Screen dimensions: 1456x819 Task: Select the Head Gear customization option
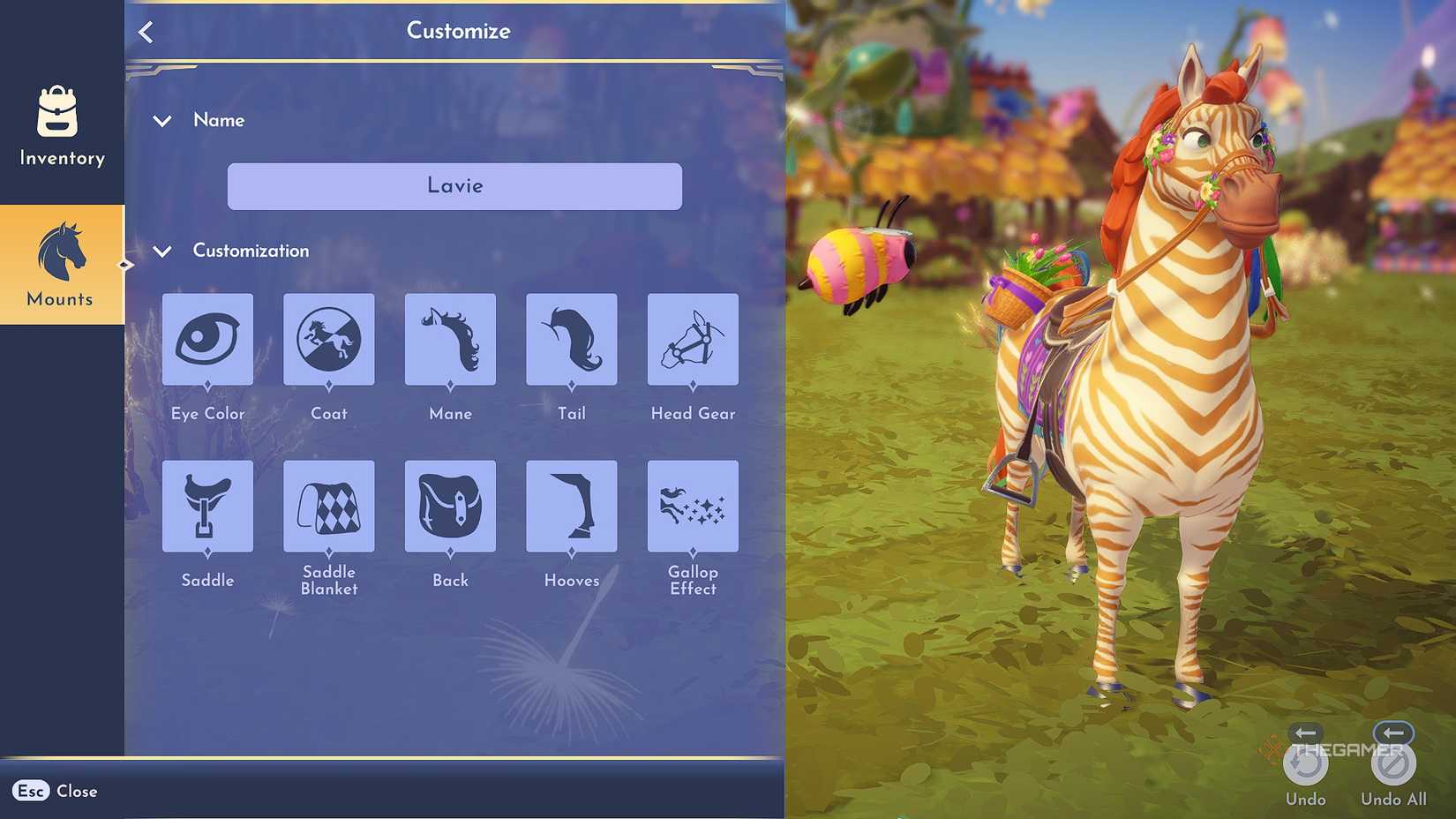point(693,340)
